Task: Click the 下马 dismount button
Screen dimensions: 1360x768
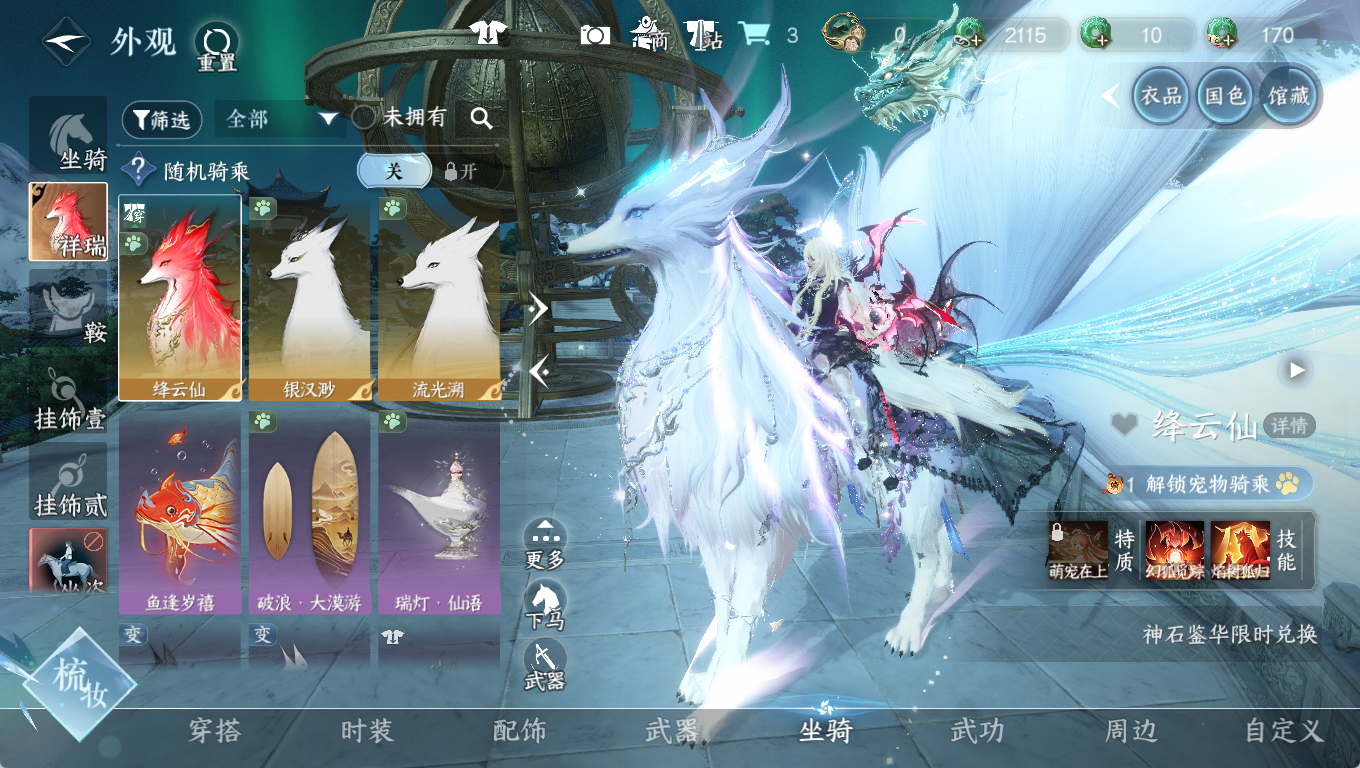Action: [x=544, y=605]
